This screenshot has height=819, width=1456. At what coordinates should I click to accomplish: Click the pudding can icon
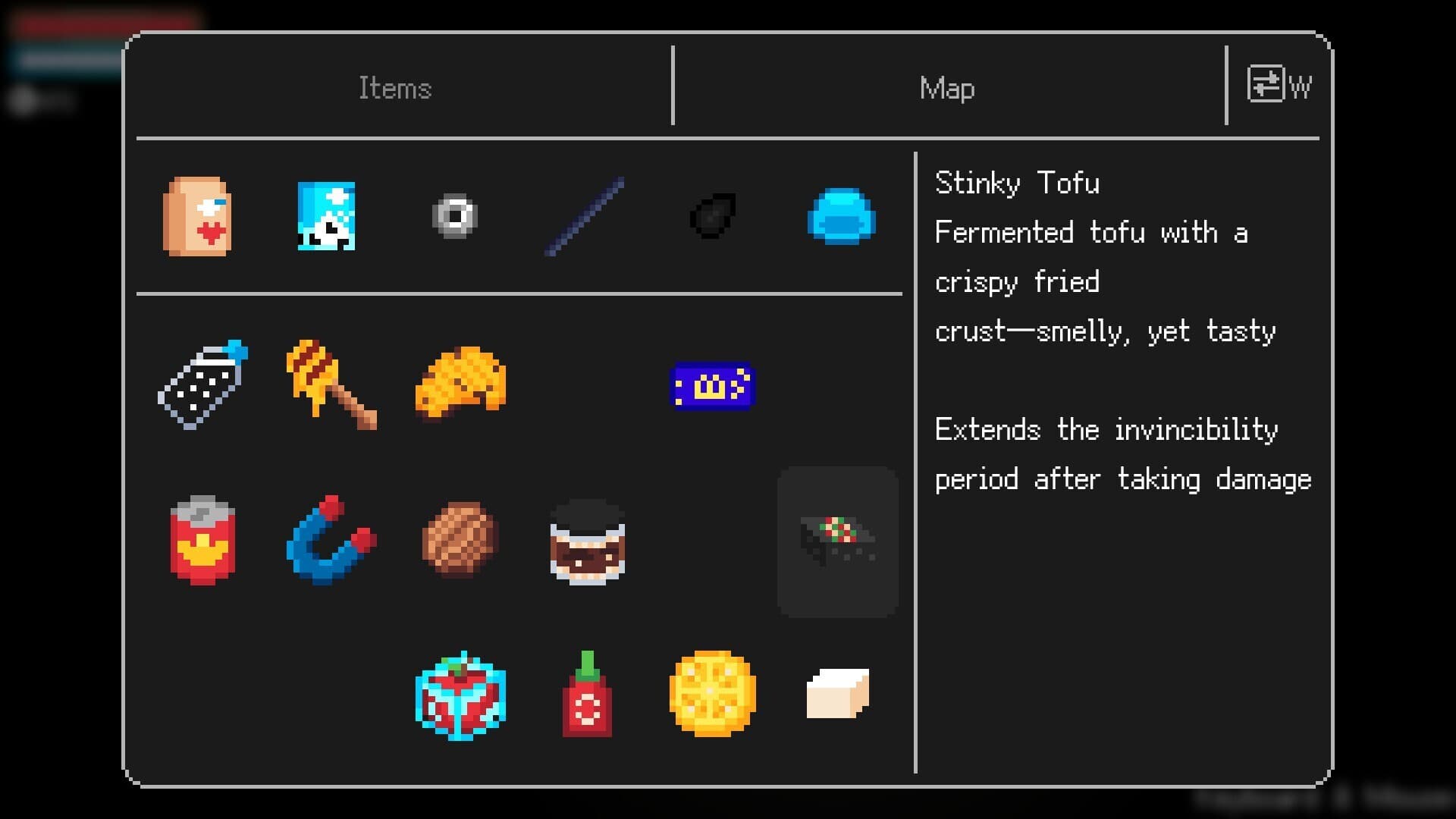(588, 540)
